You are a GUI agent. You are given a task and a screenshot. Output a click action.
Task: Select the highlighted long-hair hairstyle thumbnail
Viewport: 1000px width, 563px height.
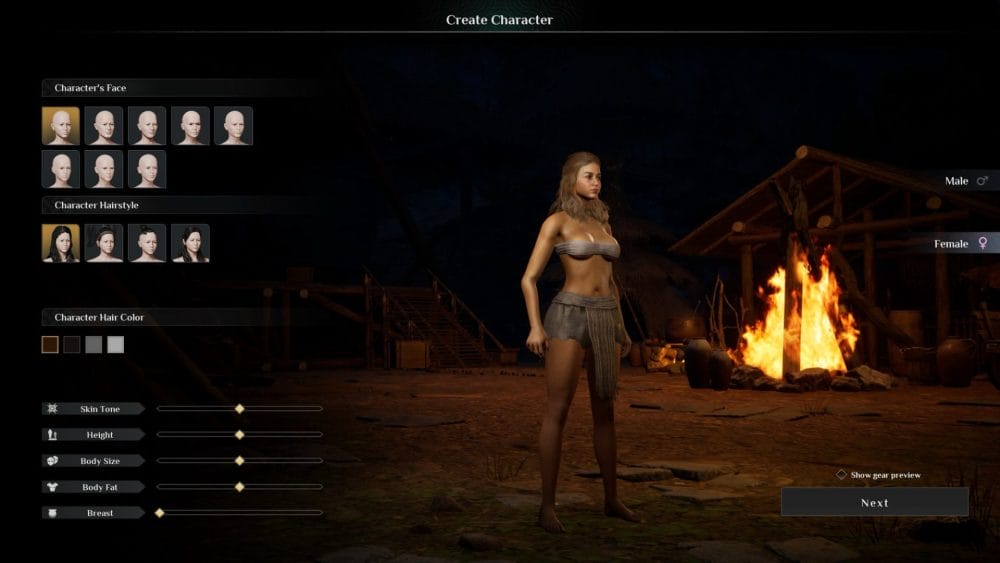pyautogui.click(x=61, y=243)
